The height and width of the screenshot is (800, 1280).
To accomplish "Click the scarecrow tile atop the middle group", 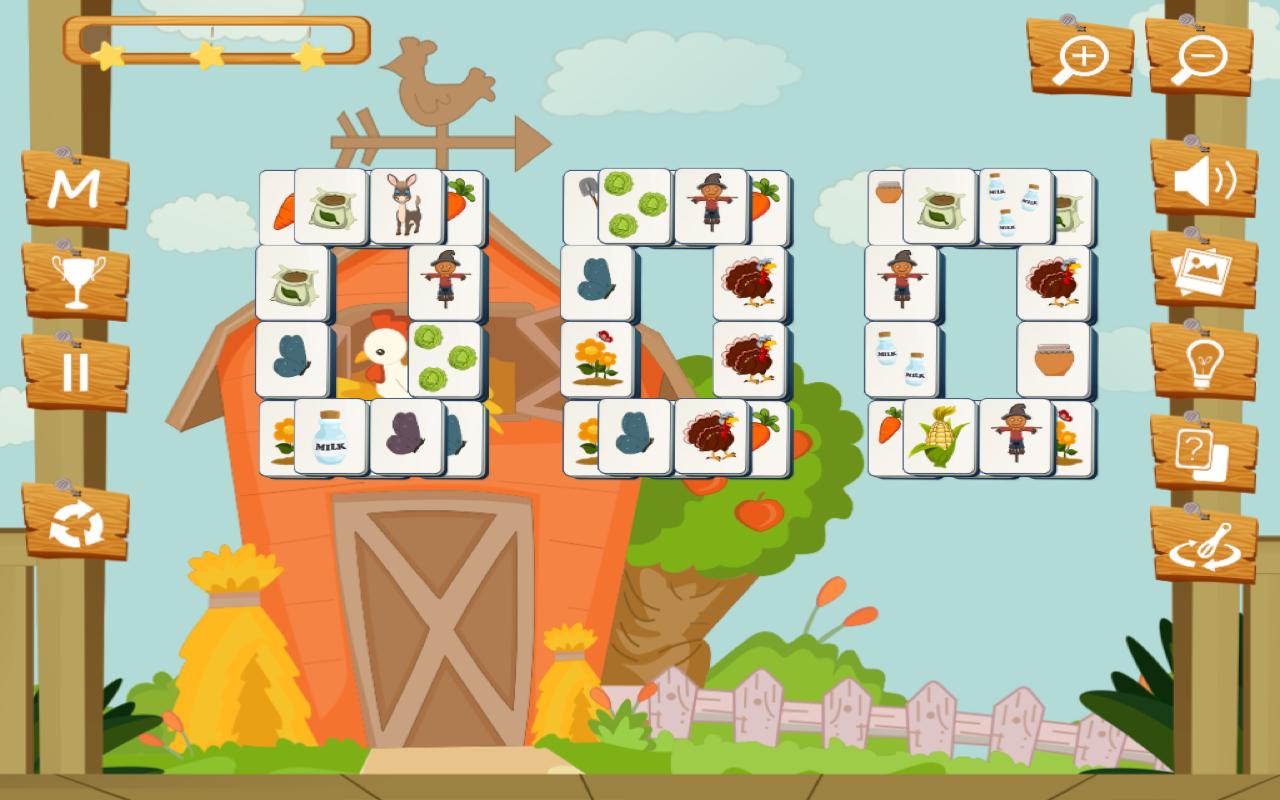I will 710,202.
